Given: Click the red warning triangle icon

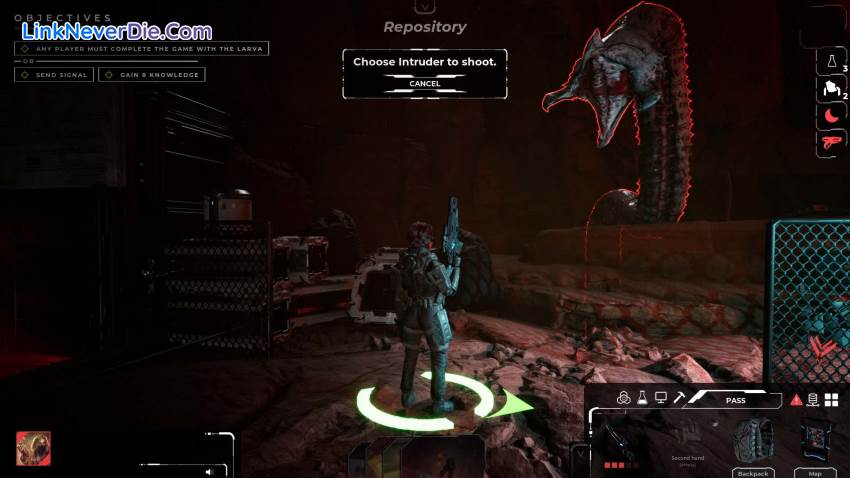Looking at the screenshot, I should click(796, 400).
